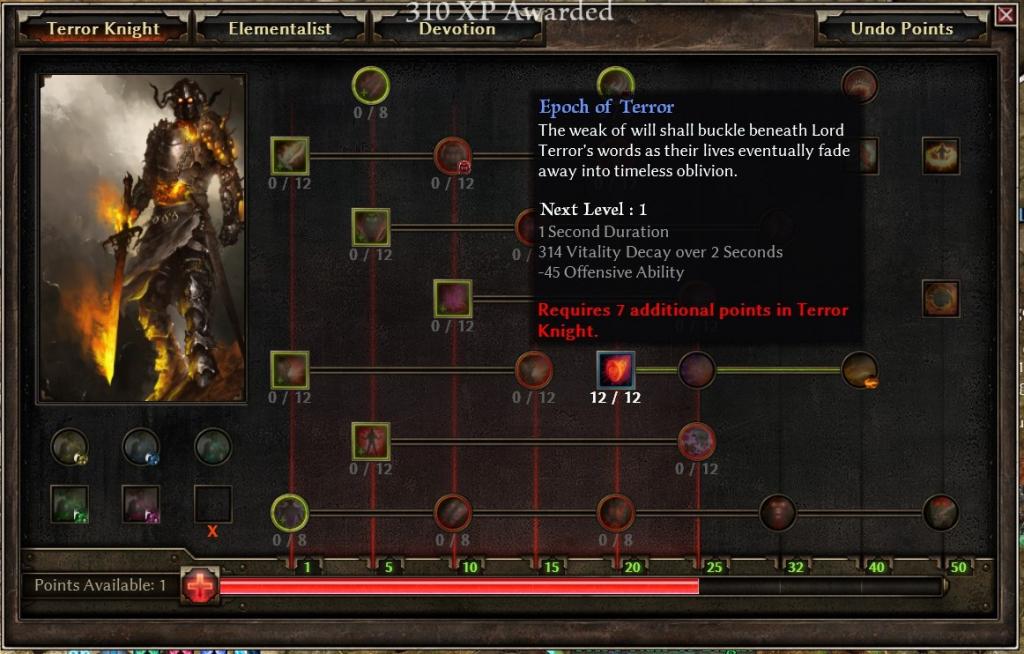Select the round slot with the yellow gem
Image resolution: width=1024 pixels, height=654 pixels.
pos(70,447)
